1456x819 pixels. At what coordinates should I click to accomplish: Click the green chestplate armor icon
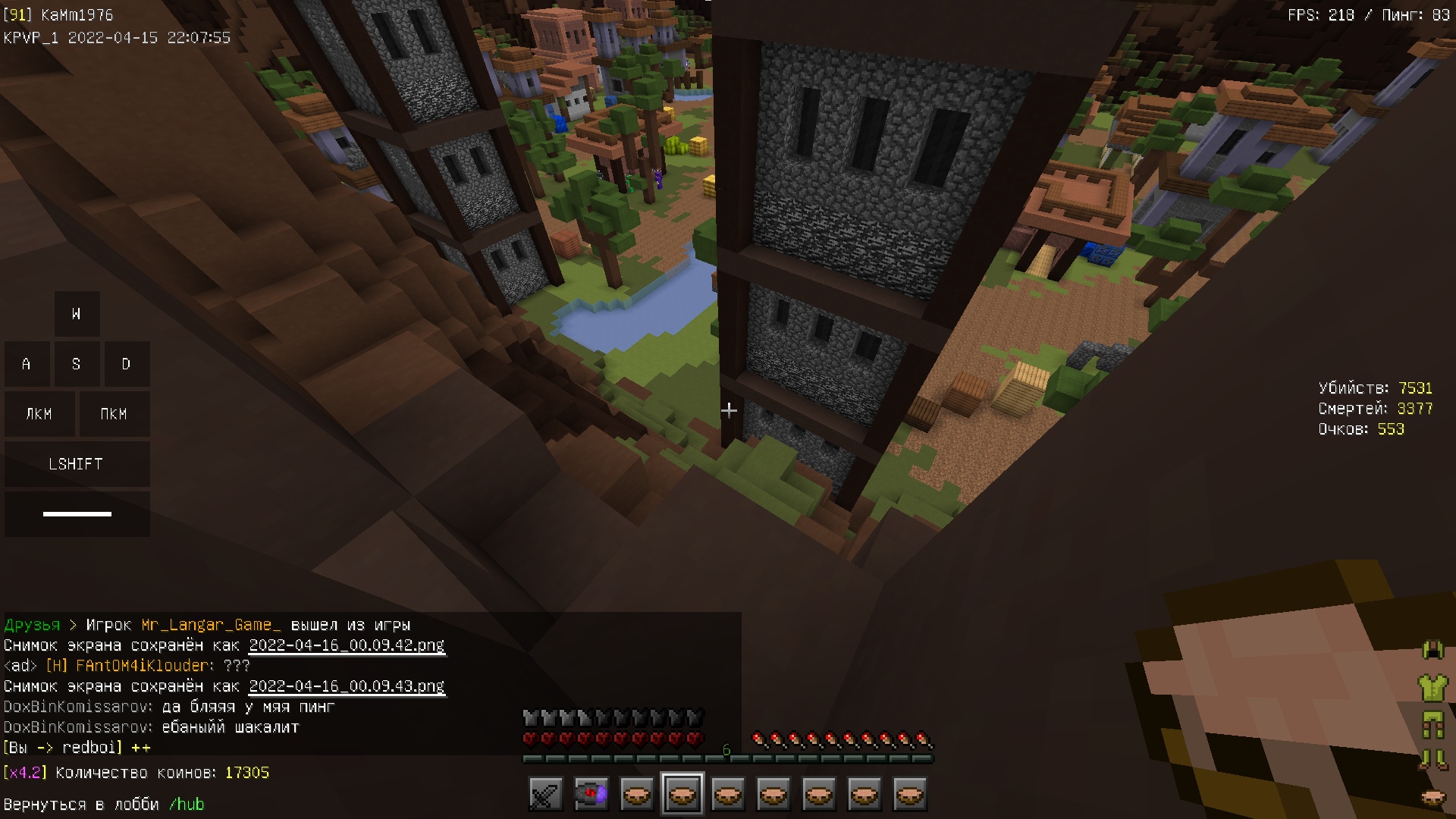click(1432, 688)
